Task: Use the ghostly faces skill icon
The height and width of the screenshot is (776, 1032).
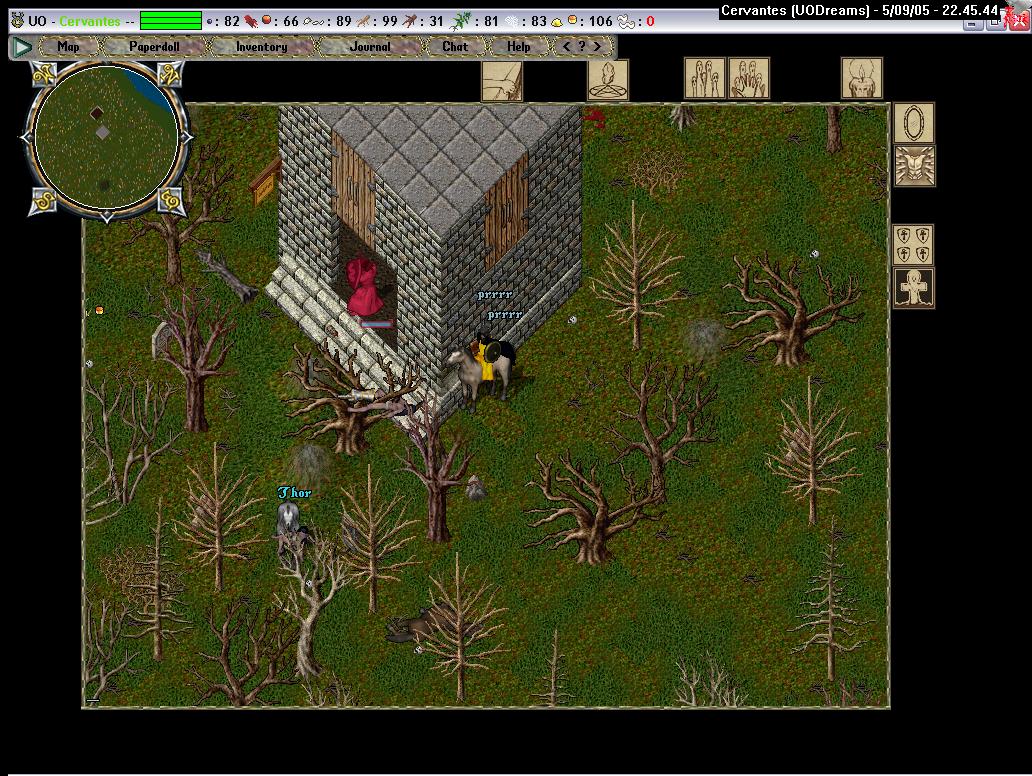Action: [x=704, y=79]
